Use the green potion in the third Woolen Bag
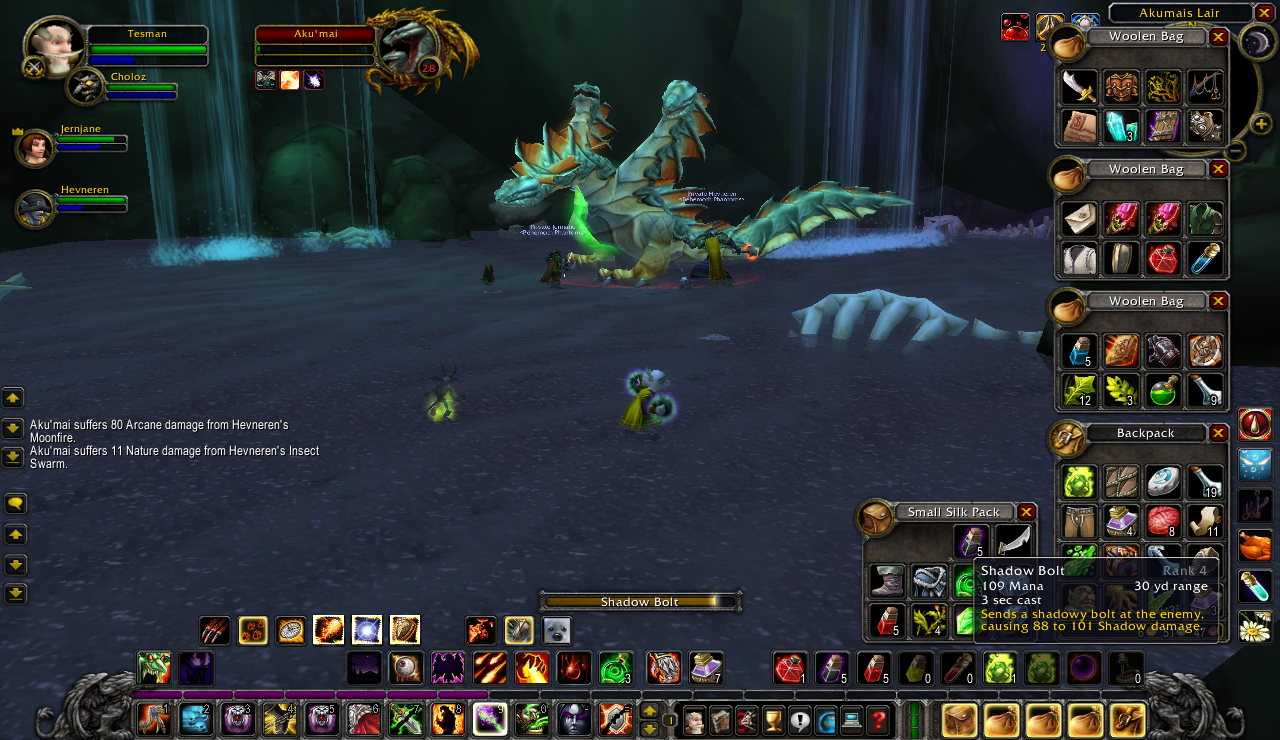The width and height of the screenshot is (1280, 740). 1164,391
